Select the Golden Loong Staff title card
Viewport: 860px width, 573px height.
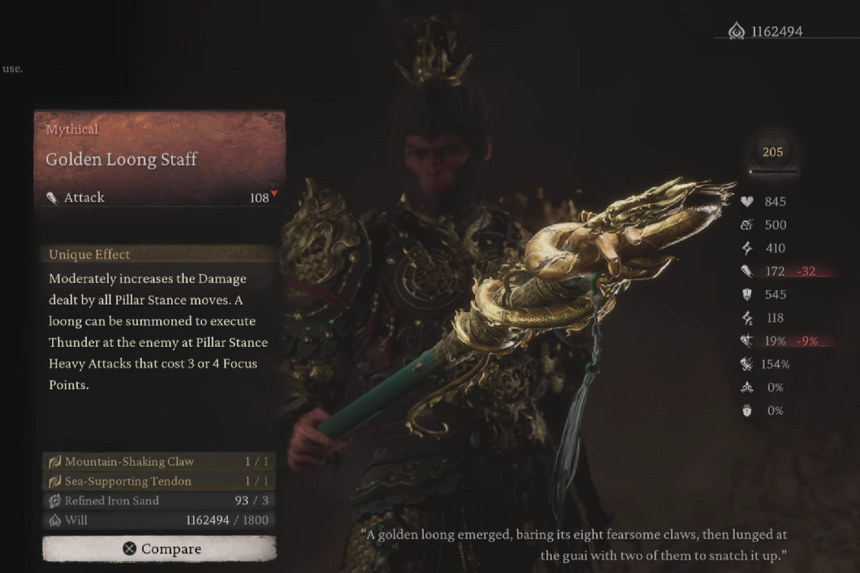pos(159,158)
